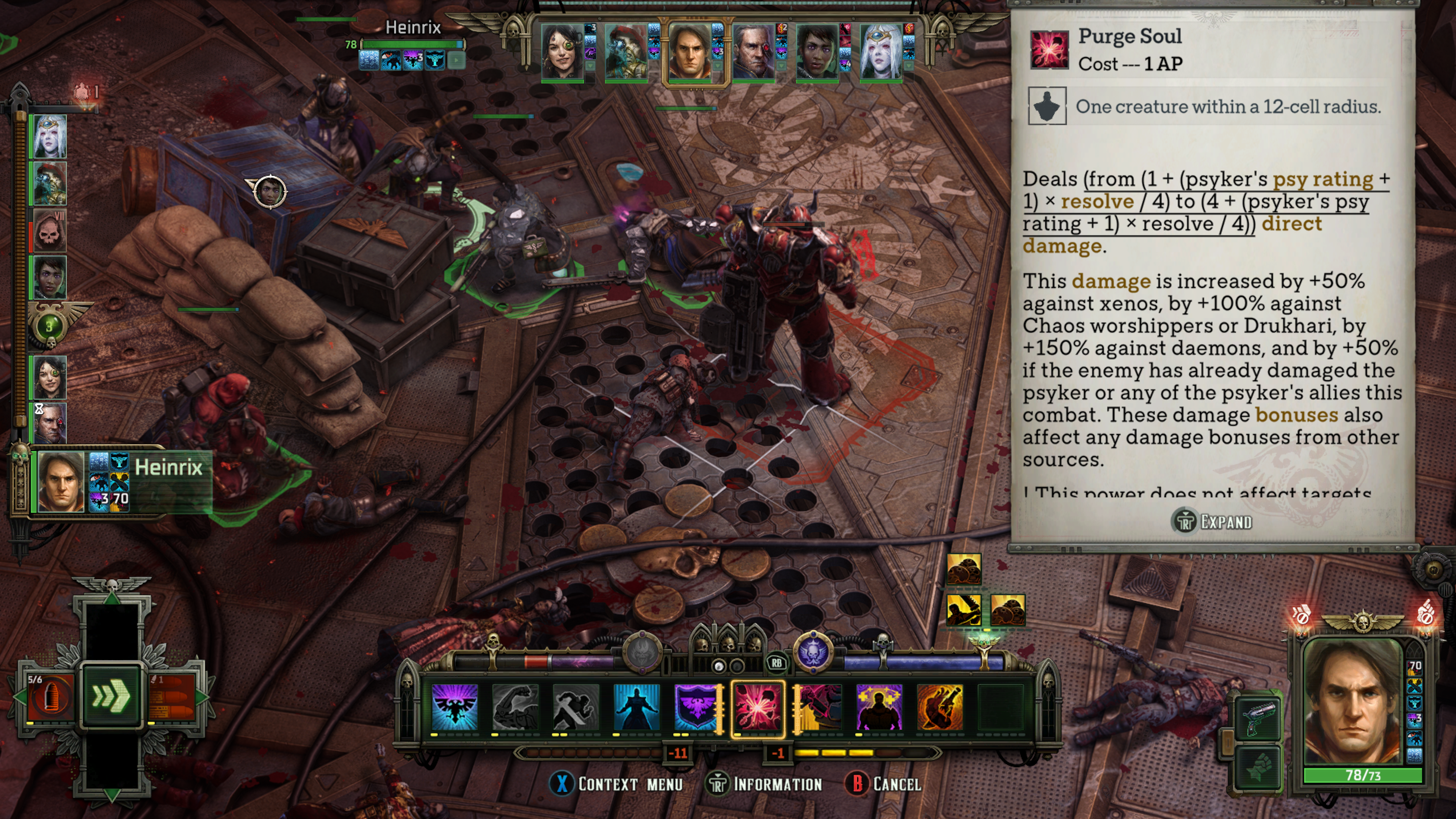
Task: Click the hooded skull enemy turn portrait
Action: 50,231
